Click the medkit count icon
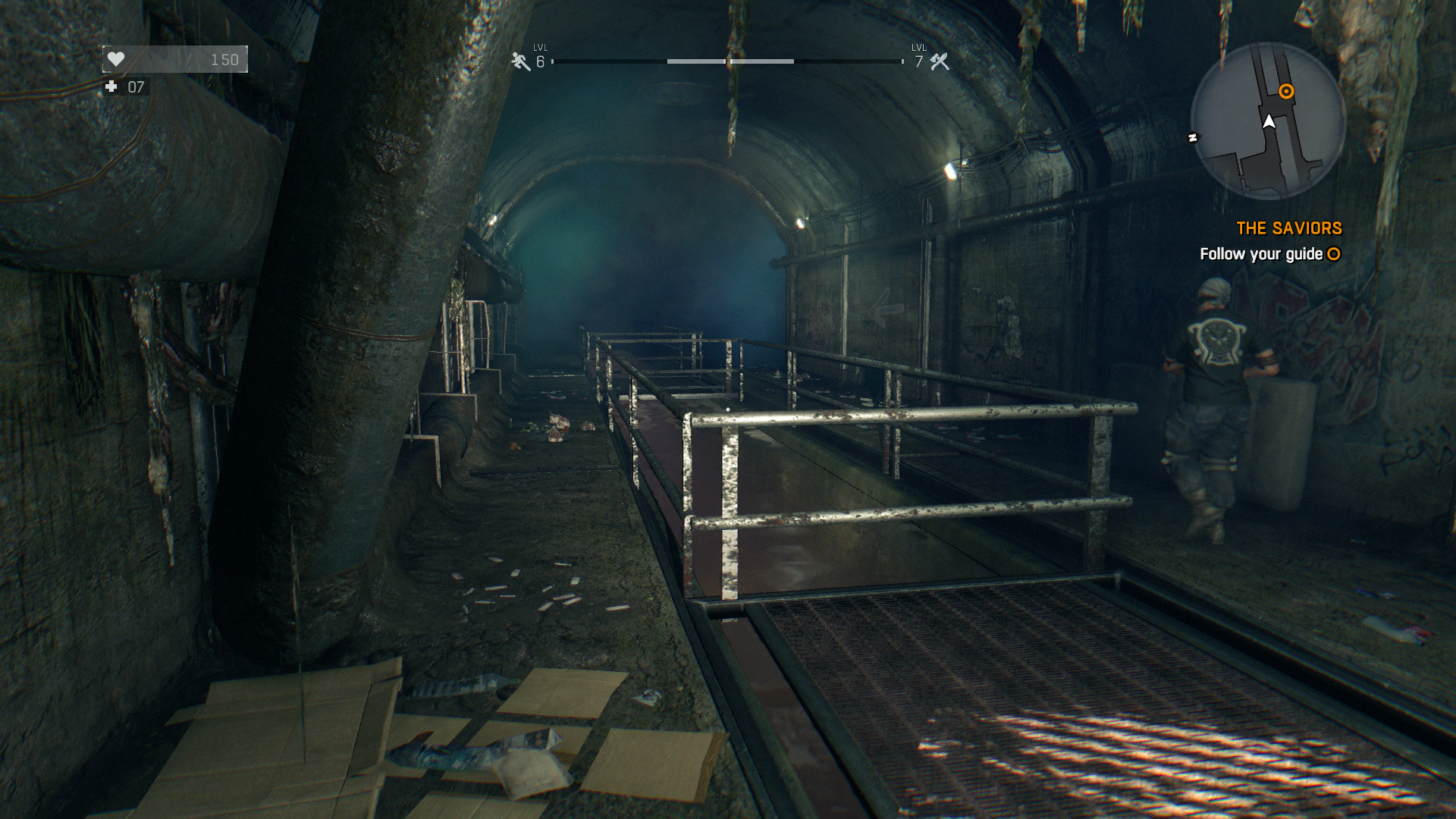This screenshot has height=819, width=1456. click(111, 87)
